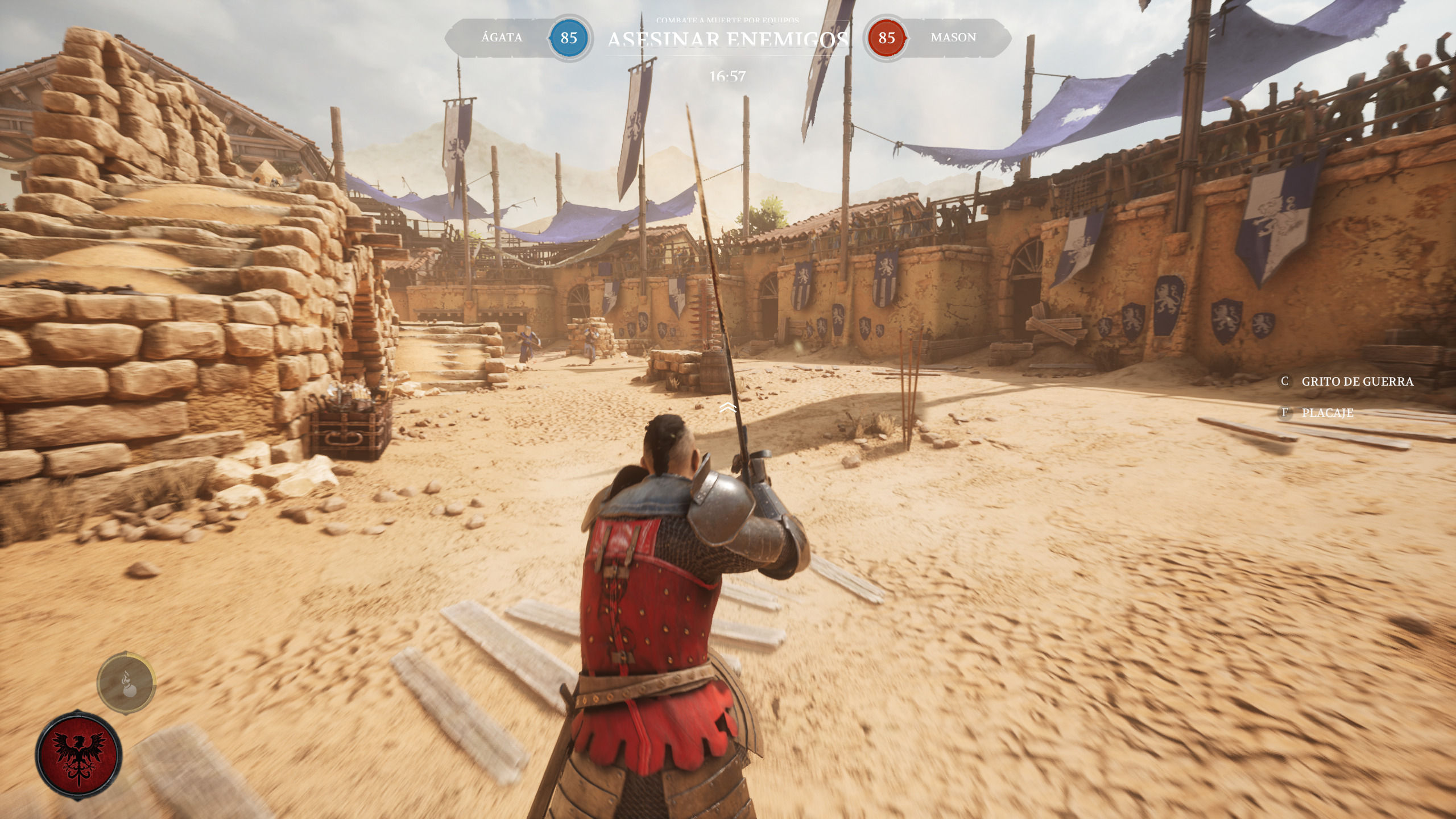Image resolution: width=1456 pixels, height=819 pixels.
Task: Click the red Mason eagle emblem
Action: click(x=78, y=755)
